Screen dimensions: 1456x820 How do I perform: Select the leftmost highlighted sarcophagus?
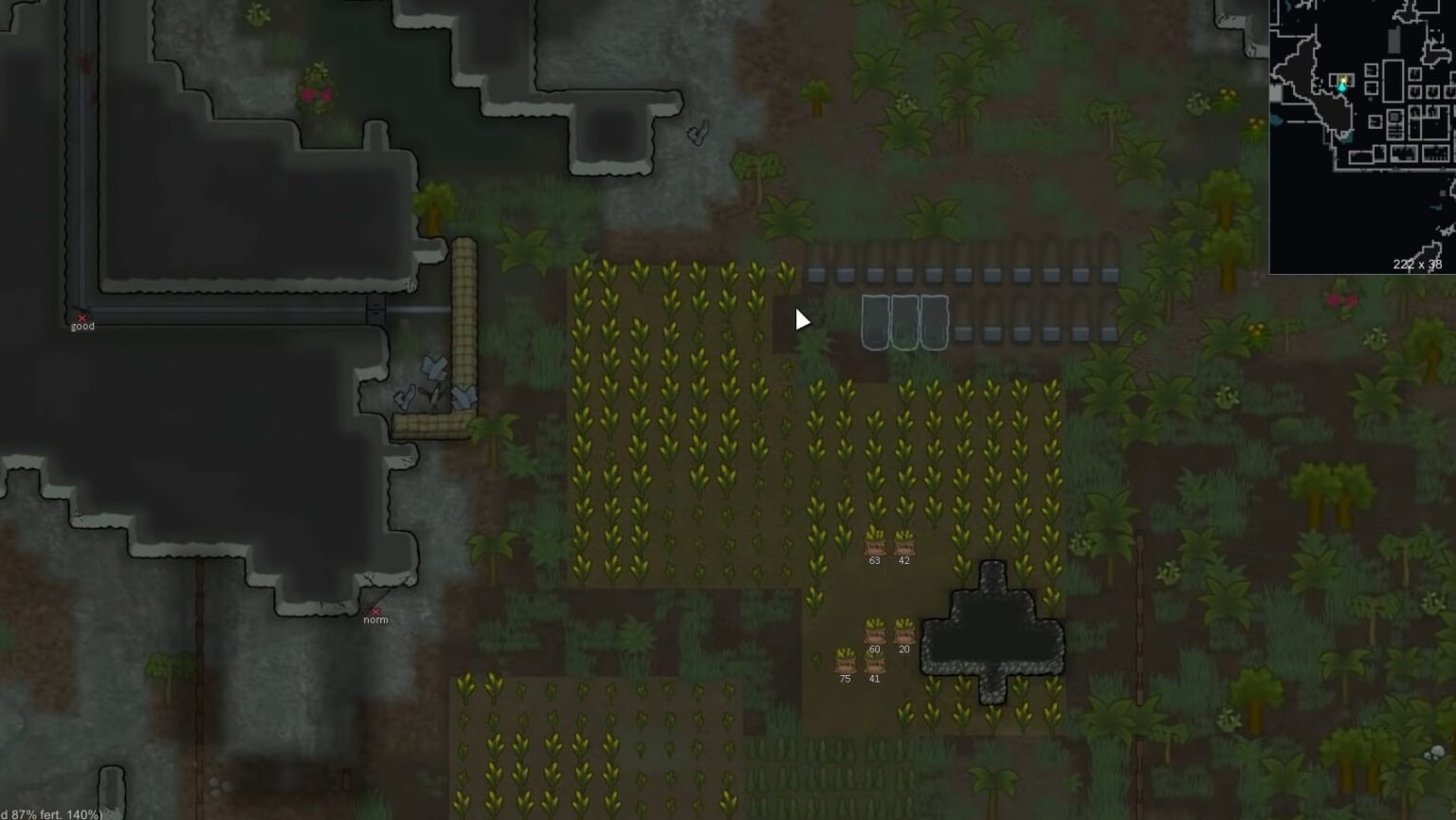[x=873, y=320]
